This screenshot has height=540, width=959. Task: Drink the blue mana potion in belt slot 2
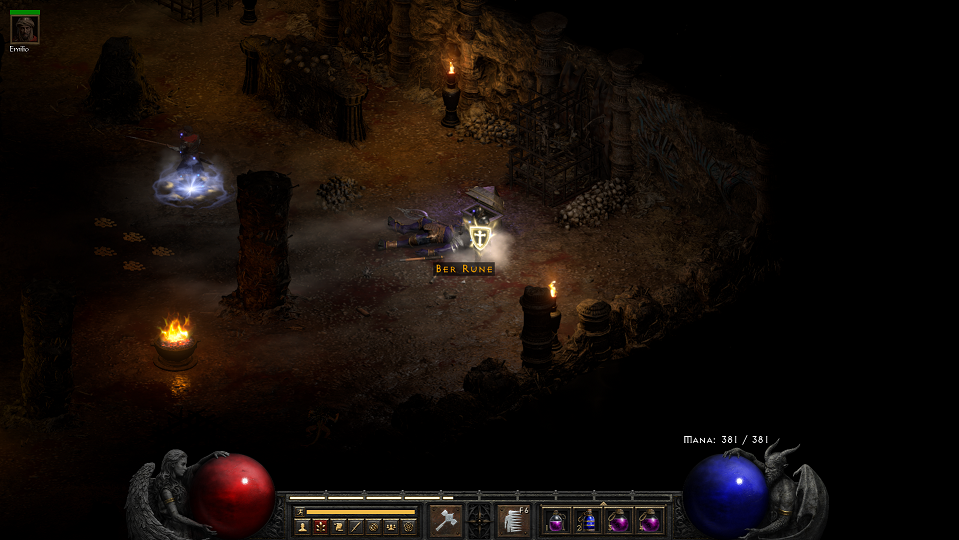(587, 521)
